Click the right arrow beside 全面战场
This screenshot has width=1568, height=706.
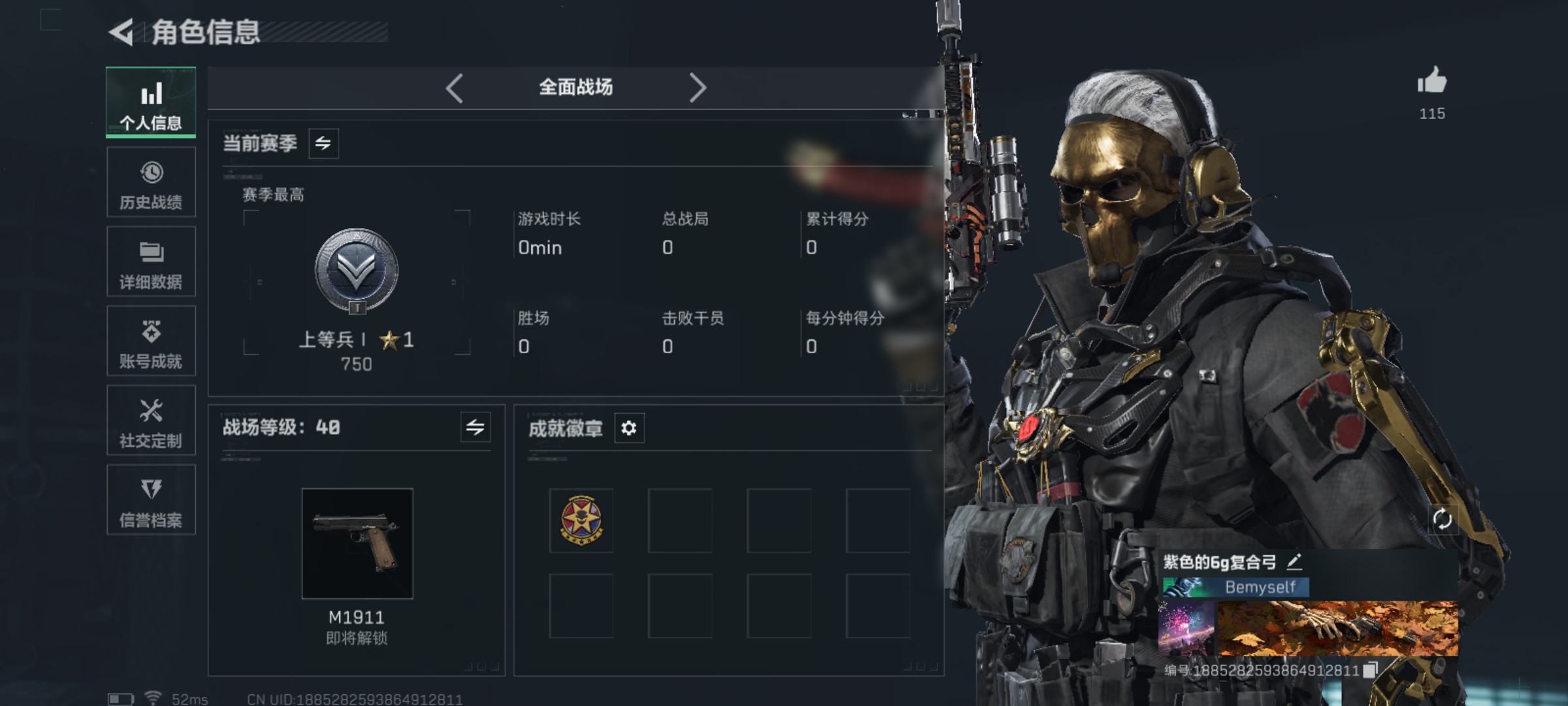[x=697, y=88]
